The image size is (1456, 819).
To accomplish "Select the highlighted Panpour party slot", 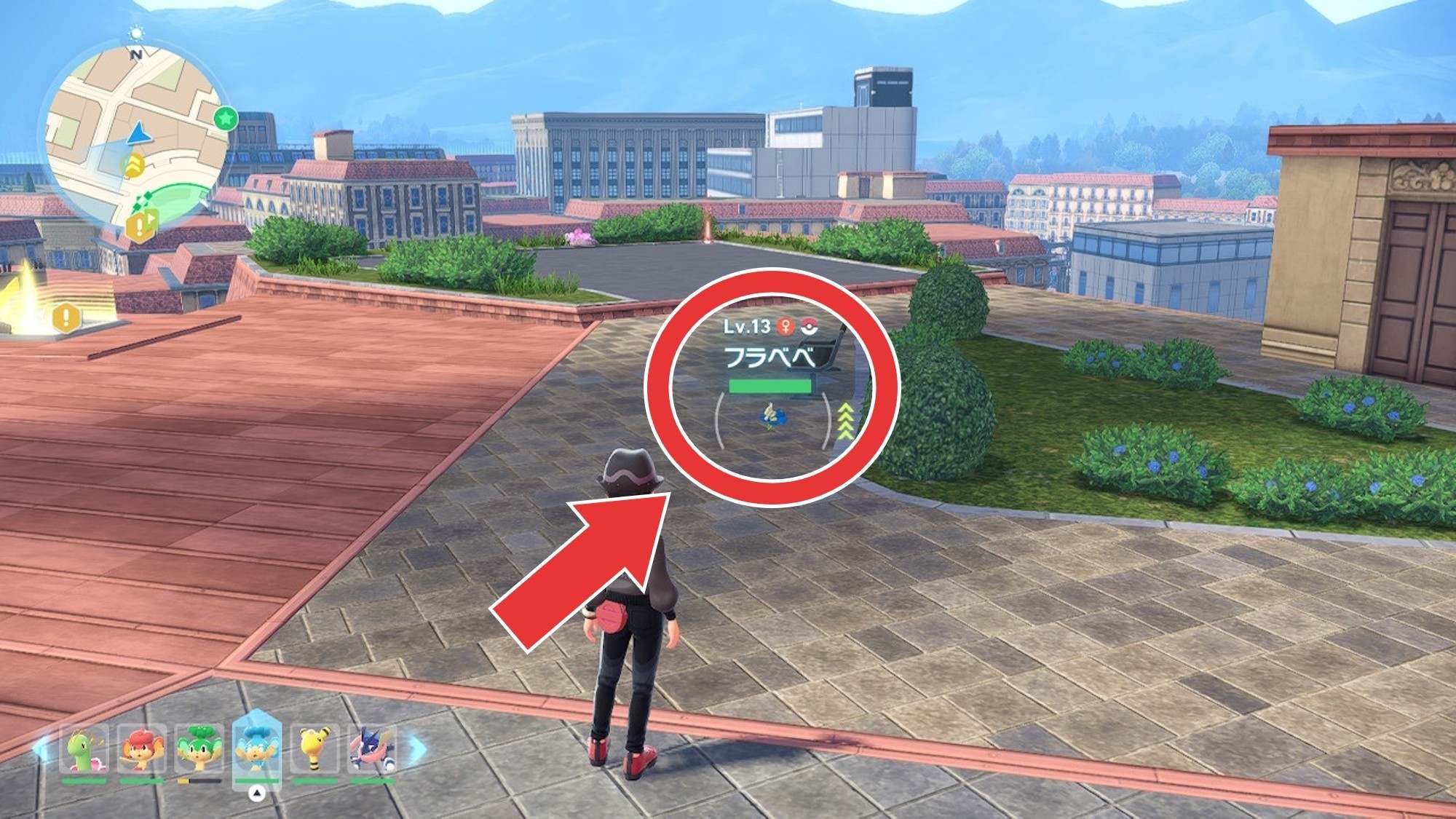I will coord(256,750).
